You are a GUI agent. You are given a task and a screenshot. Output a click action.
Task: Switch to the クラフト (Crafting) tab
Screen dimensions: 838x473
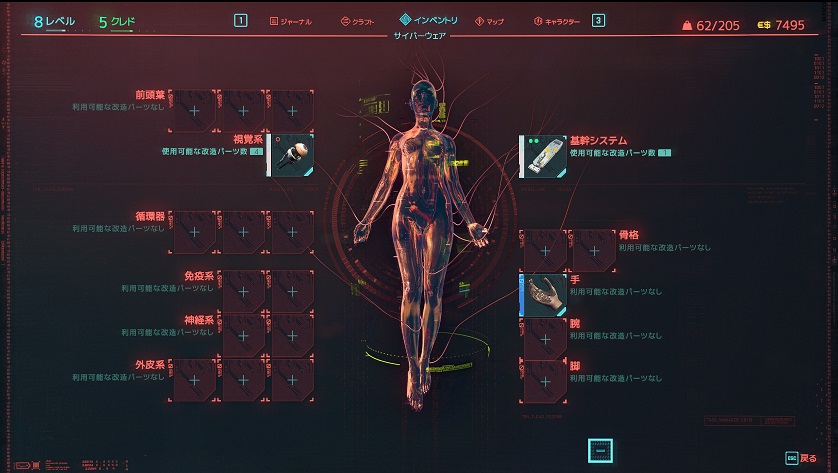pyautogui.click(x=356, y=20)
